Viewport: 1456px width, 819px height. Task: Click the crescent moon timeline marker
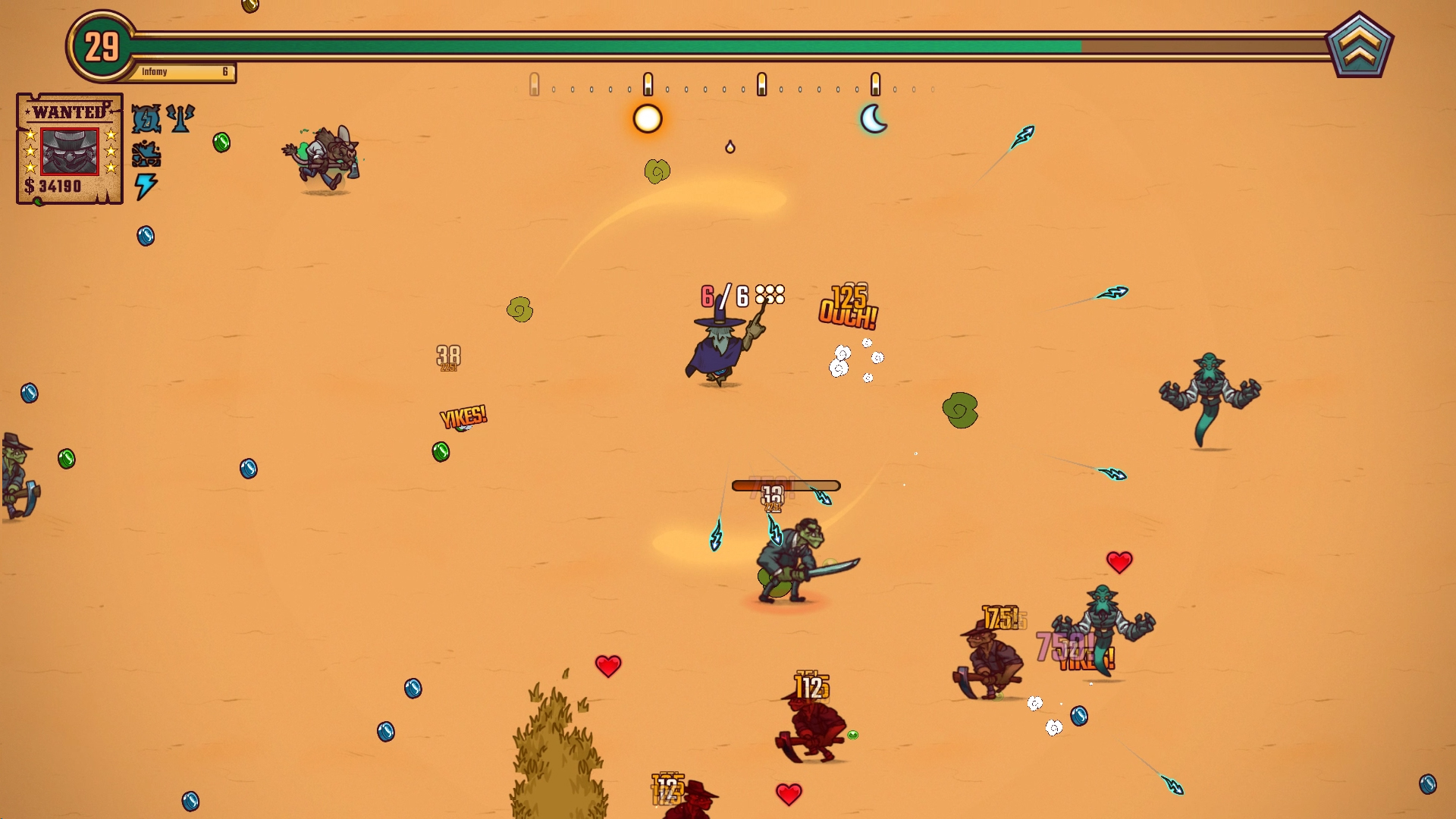874,119
